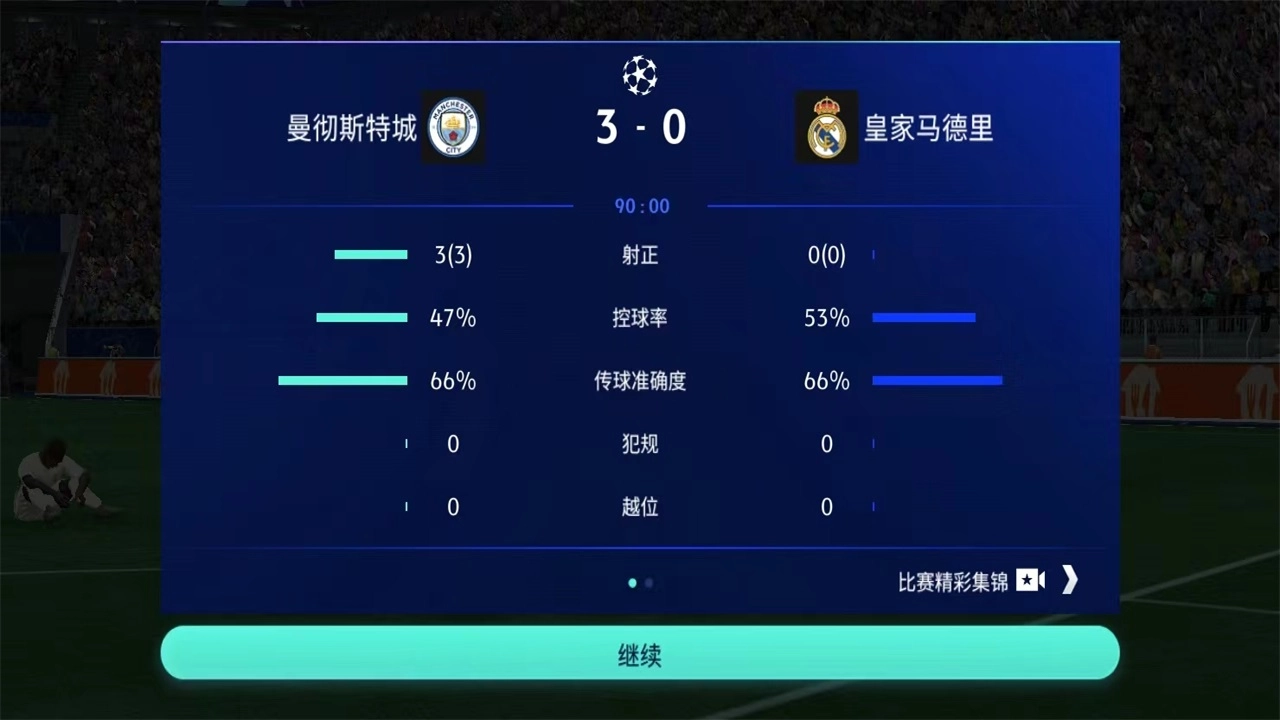1280x720 pixels.
Task: Click the 90:00 match timer
Action: [640, 206]
